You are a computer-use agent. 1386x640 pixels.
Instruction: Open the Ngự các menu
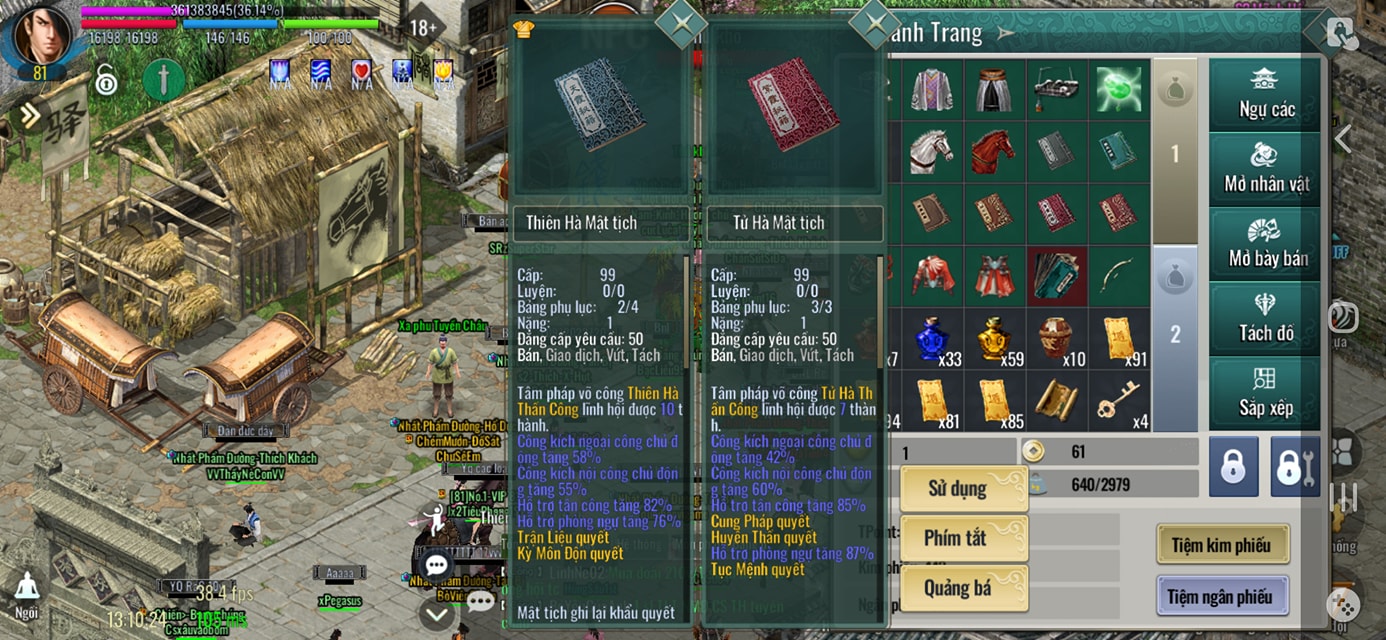coord(1266,95)
